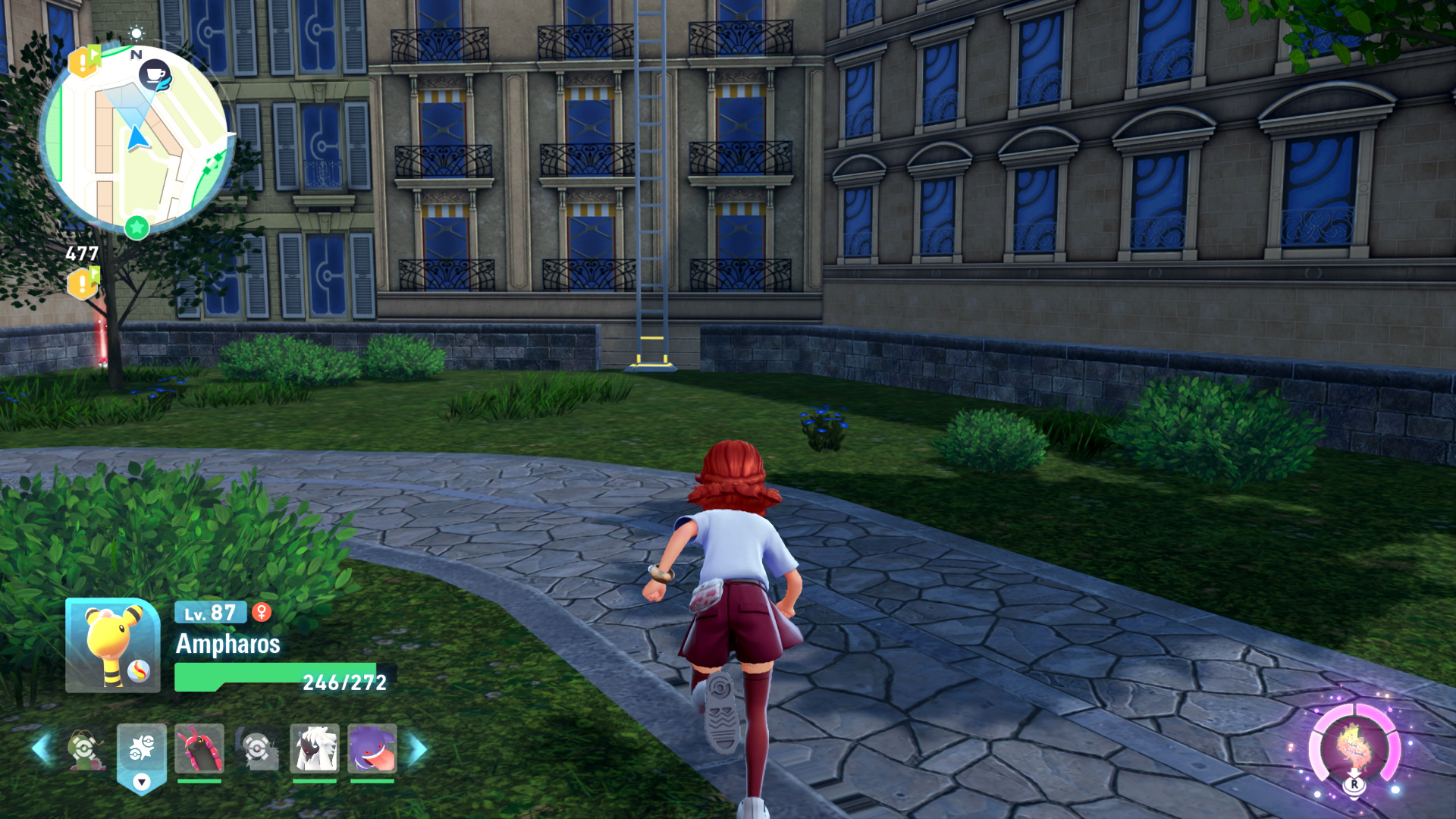The height and width of the screenshot is (819, 1456).
Task: Select the café cup marker on minimap
Action: pos(155,75)
